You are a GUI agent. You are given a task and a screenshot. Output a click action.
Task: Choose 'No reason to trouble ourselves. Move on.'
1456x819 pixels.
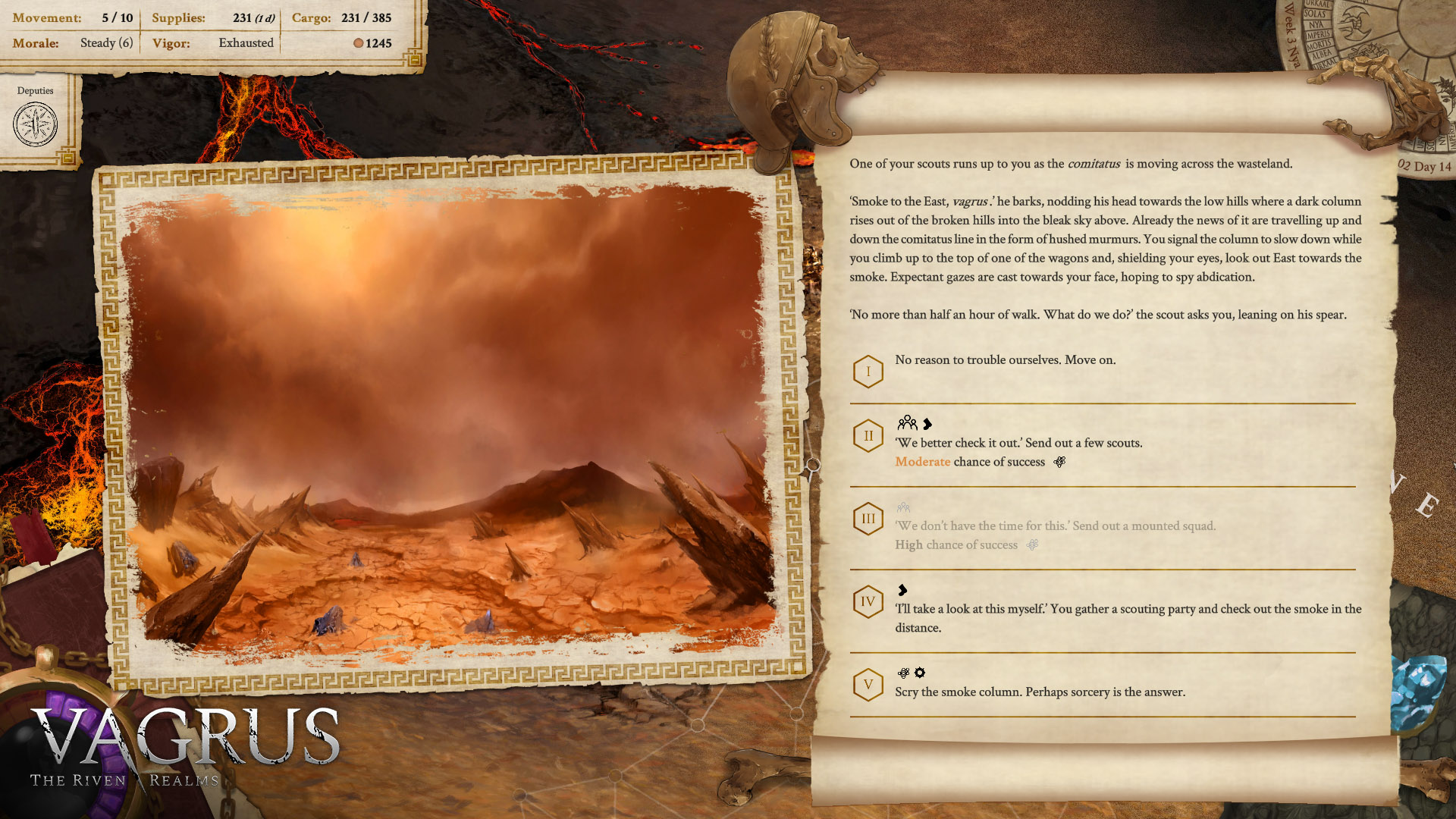click(x=1005, y=359)
